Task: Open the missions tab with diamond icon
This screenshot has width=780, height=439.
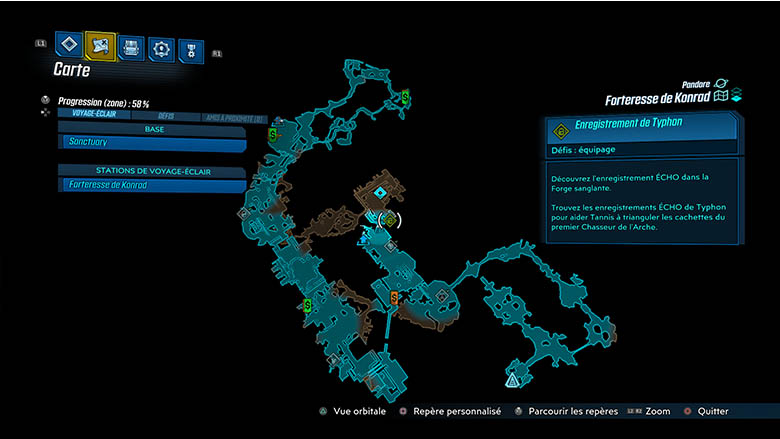Action: pyautogui.click(x=70, y=45)
